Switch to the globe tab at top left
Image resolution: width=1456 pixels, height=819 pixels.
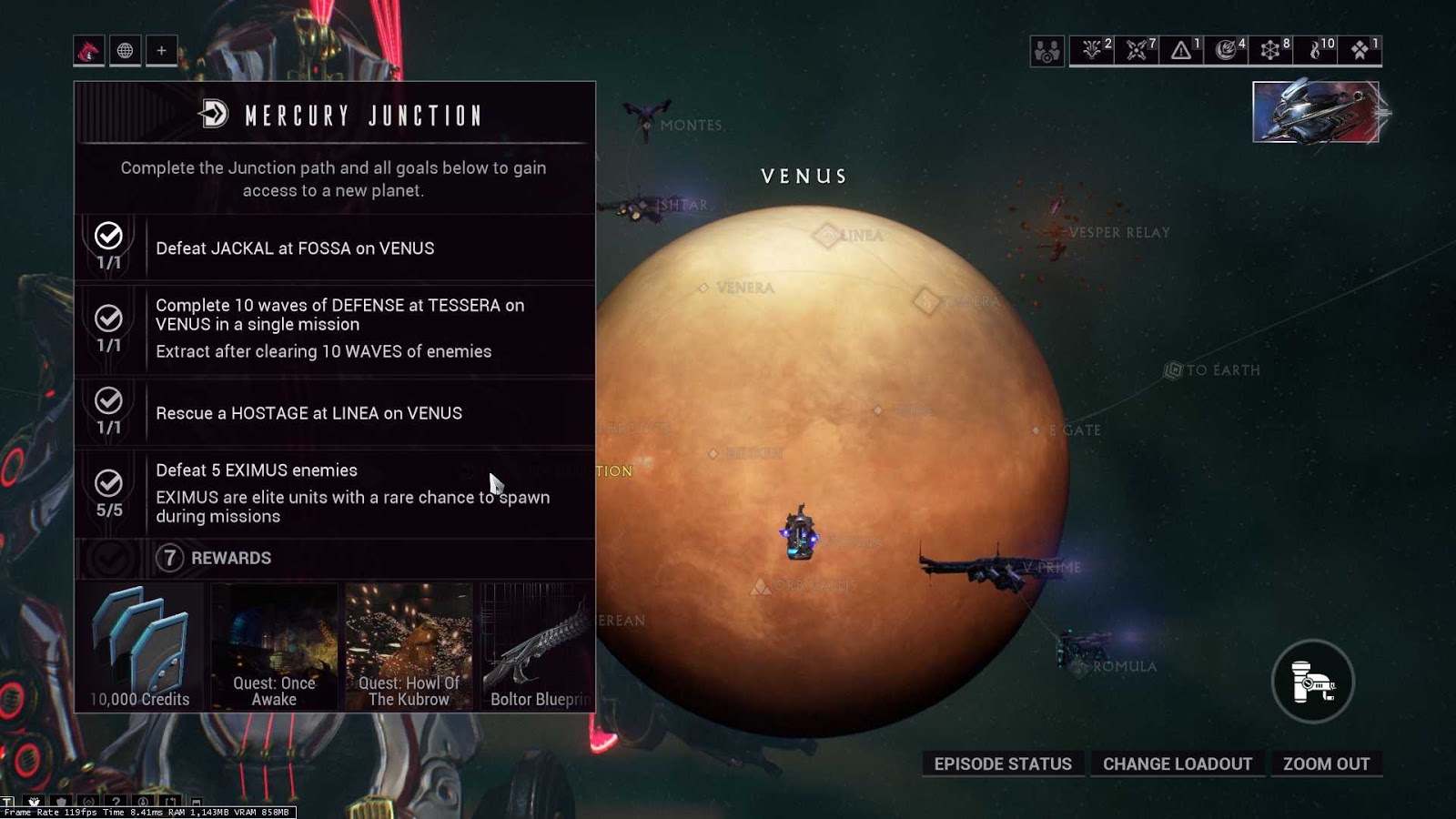pyautogui.click(x=125, y=51)
